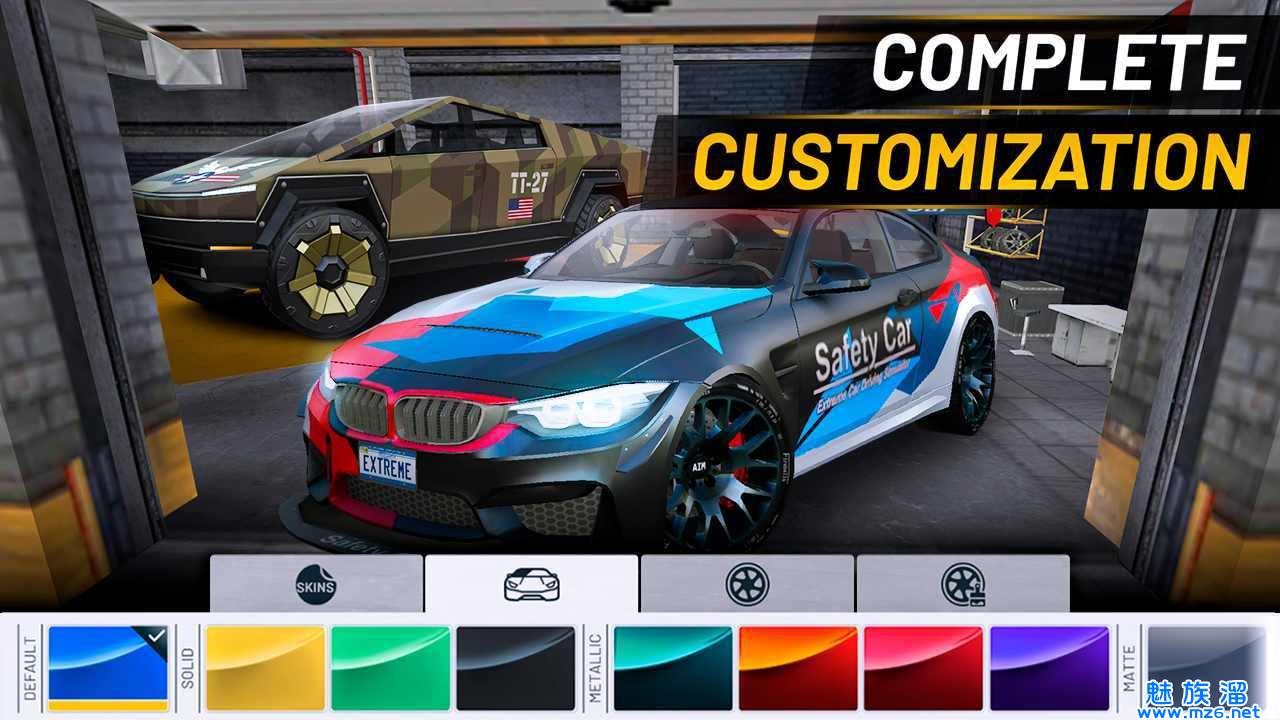Select the solid black paint swatch

coord(516,667)
